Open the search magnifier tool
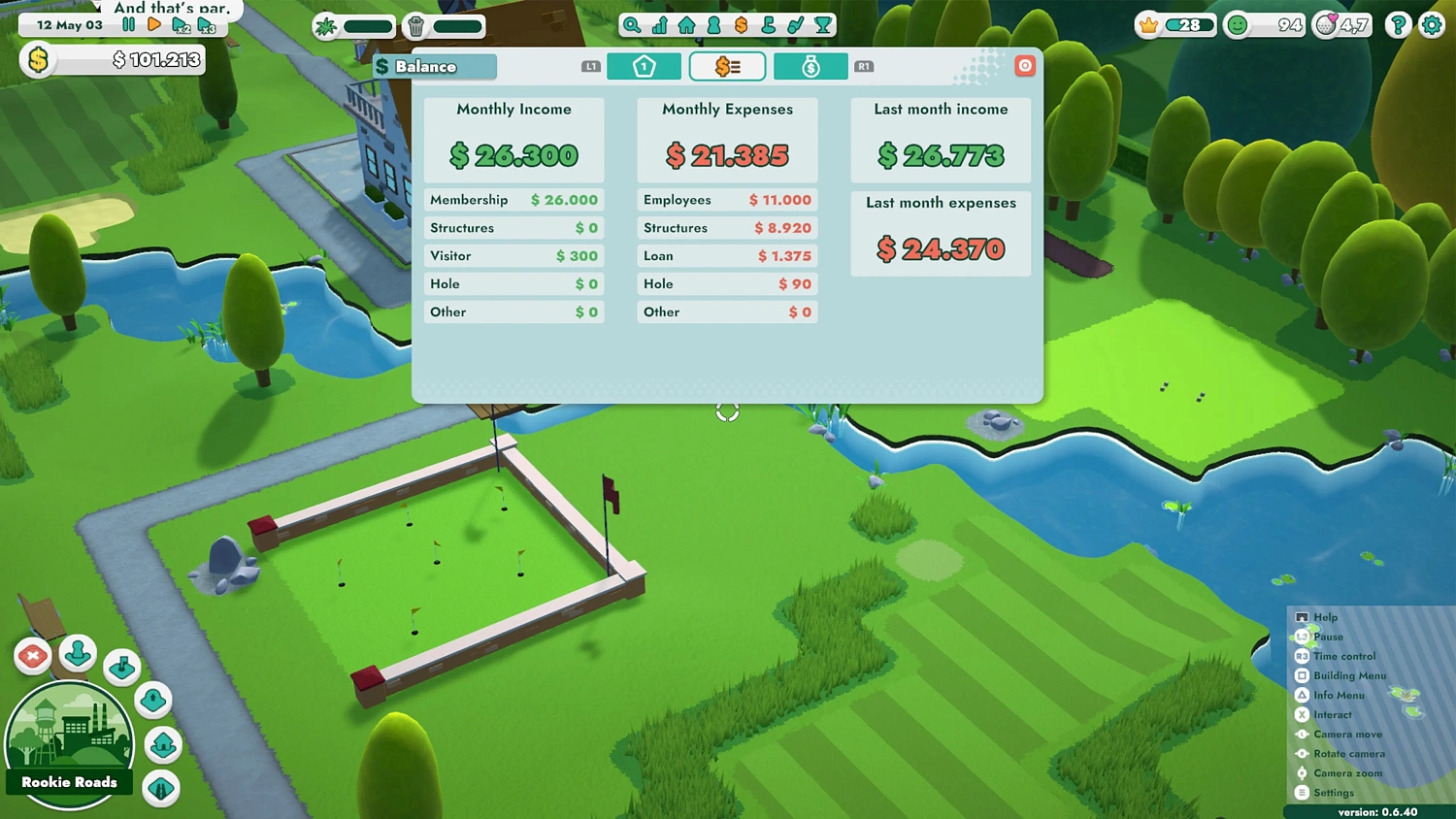The height and width of the screenshot is (819, 1456). pos(633,25)
